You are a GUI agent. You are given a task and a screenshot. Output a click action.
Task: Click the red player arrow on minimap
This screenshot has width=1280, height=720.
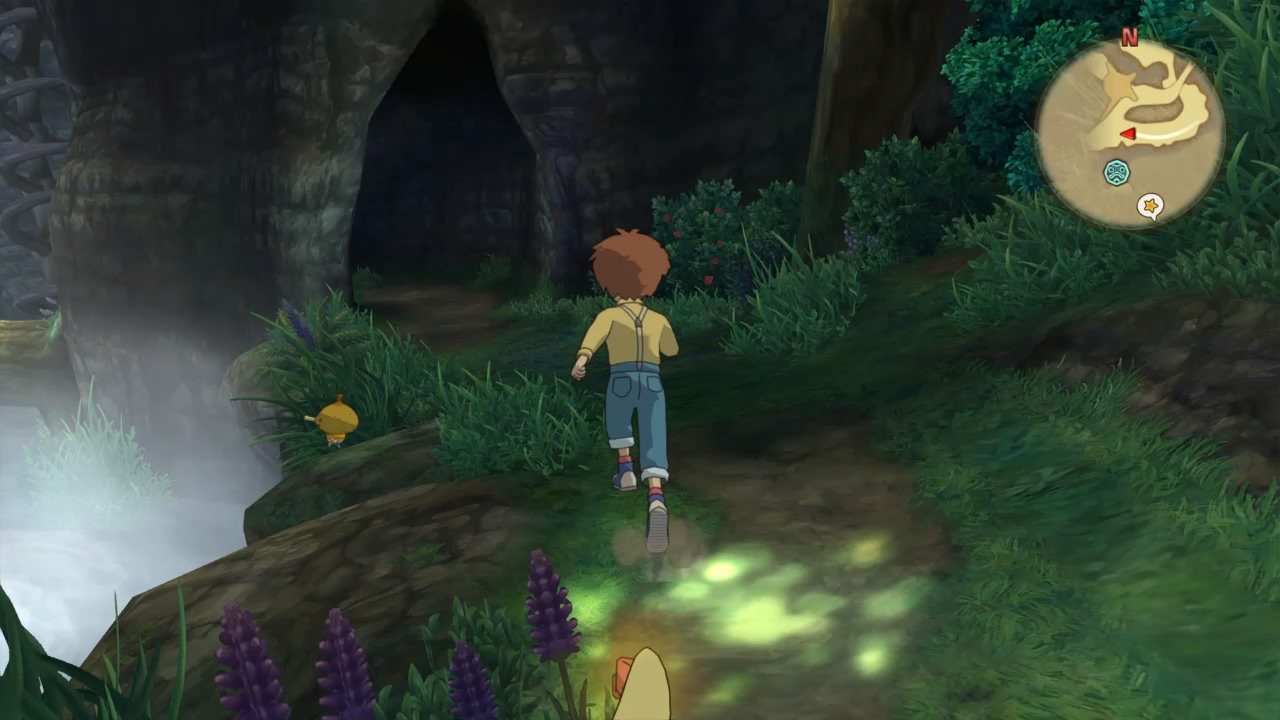click(1127, 134)
